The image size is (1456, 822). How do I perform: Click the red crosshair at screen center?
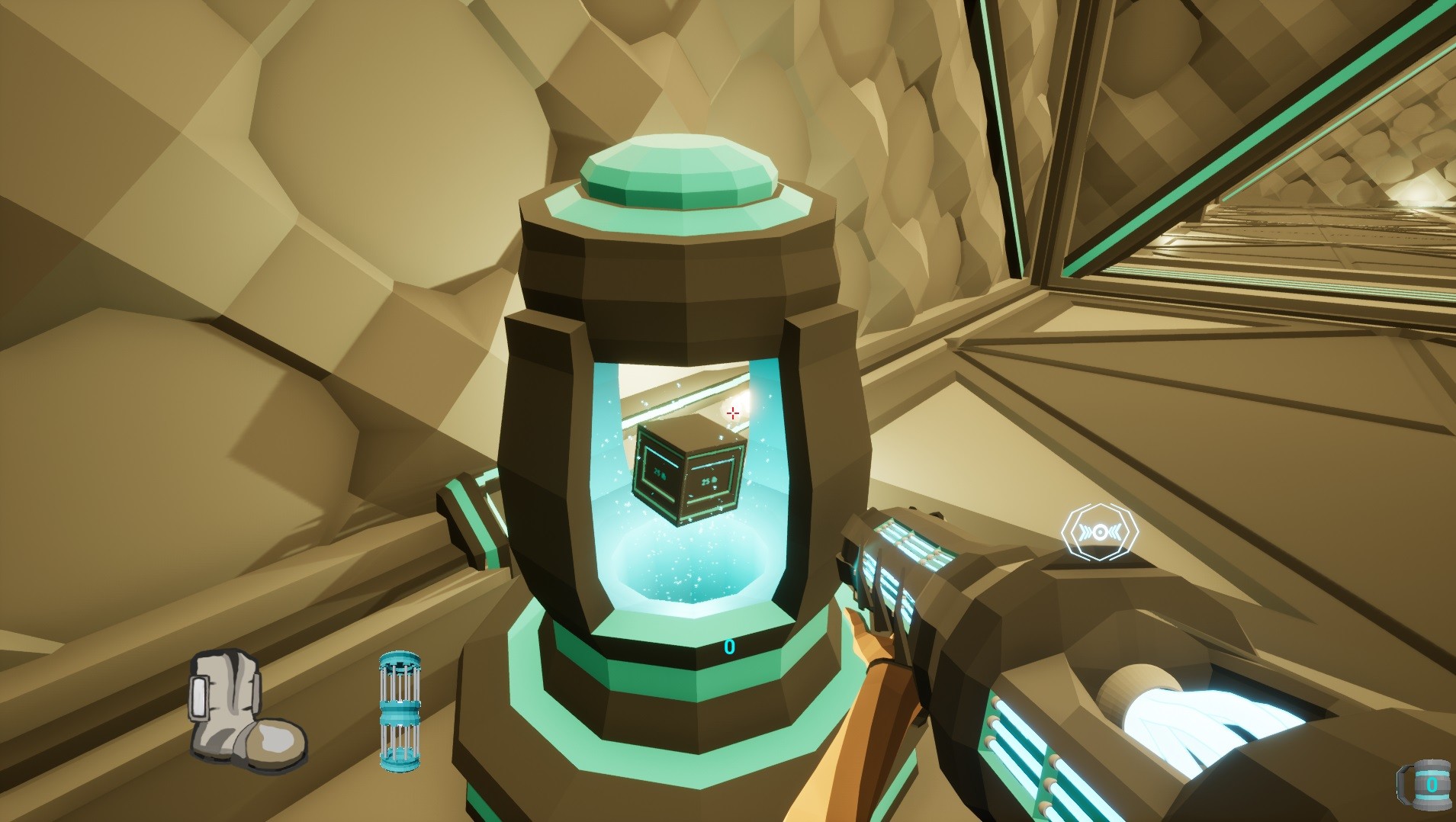(x=734, y=413)
